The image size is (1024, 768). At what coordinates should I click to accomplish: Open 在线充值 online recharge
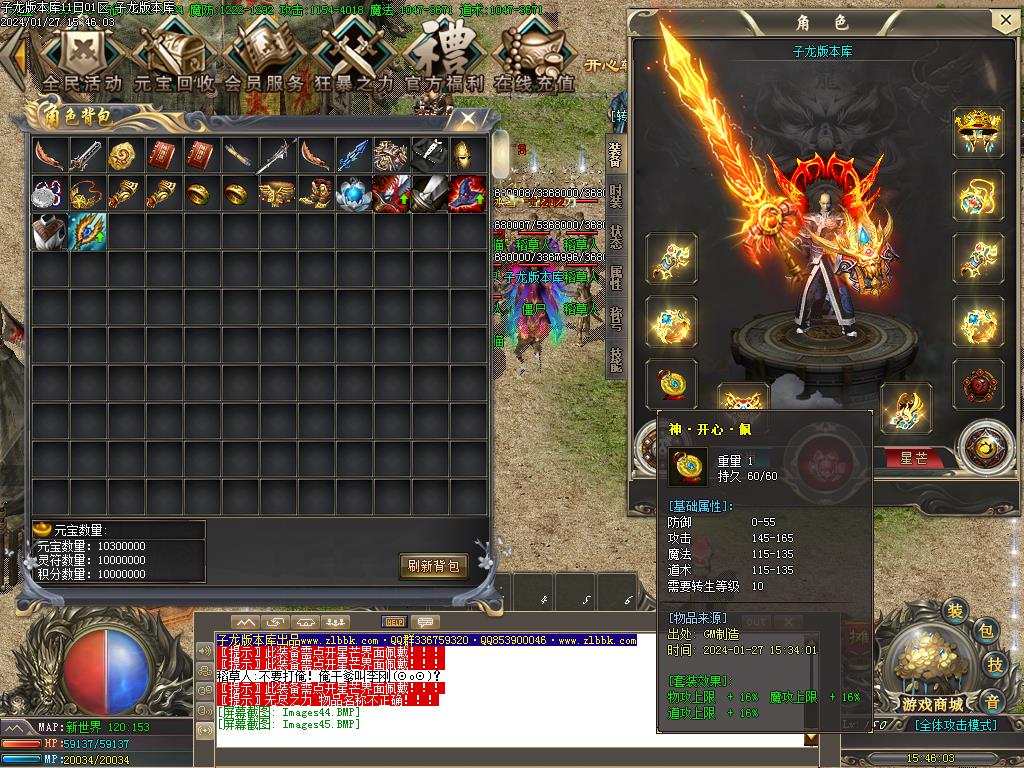[x=534, y=58]
